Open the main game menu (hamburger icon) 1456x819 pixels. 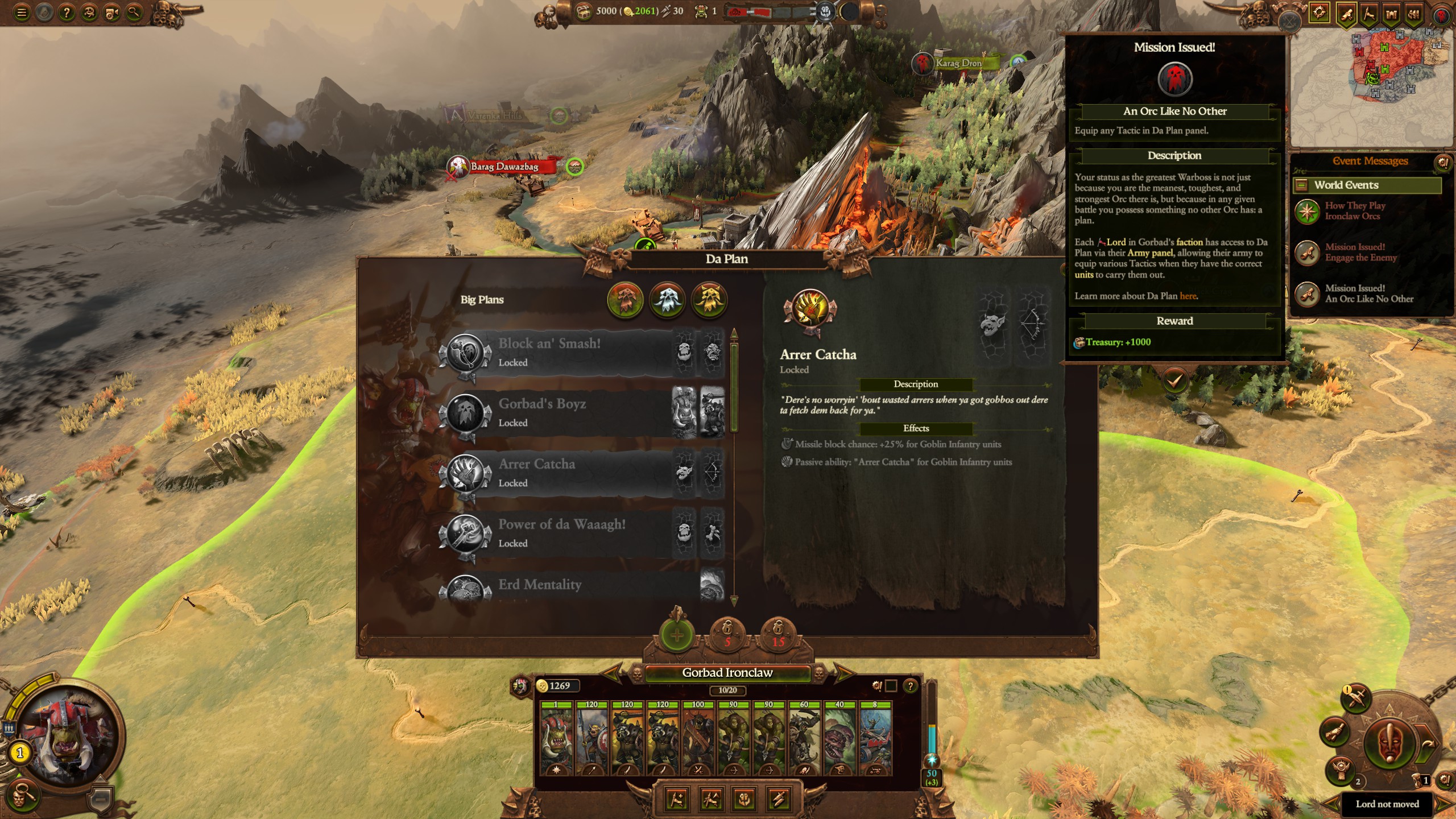coord(21,11)
